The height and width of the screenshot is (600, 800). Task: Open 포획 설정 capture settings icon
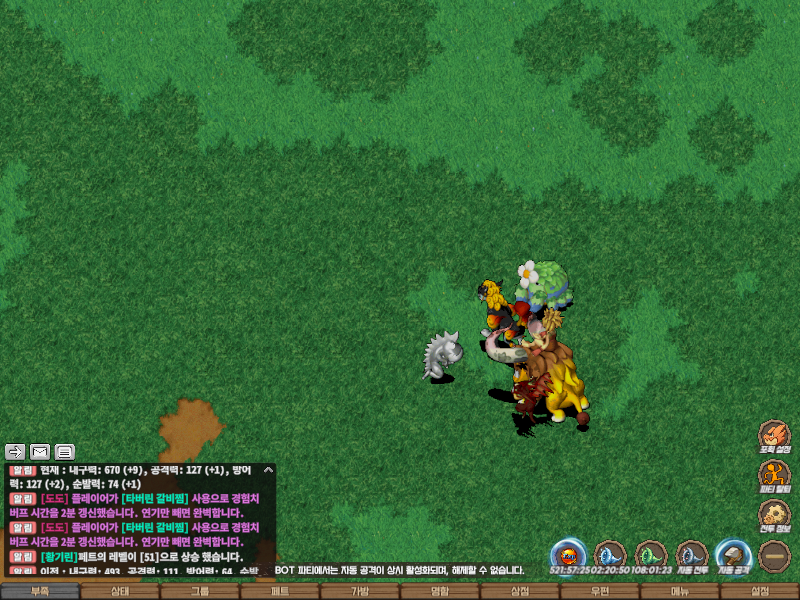(774, 436)
